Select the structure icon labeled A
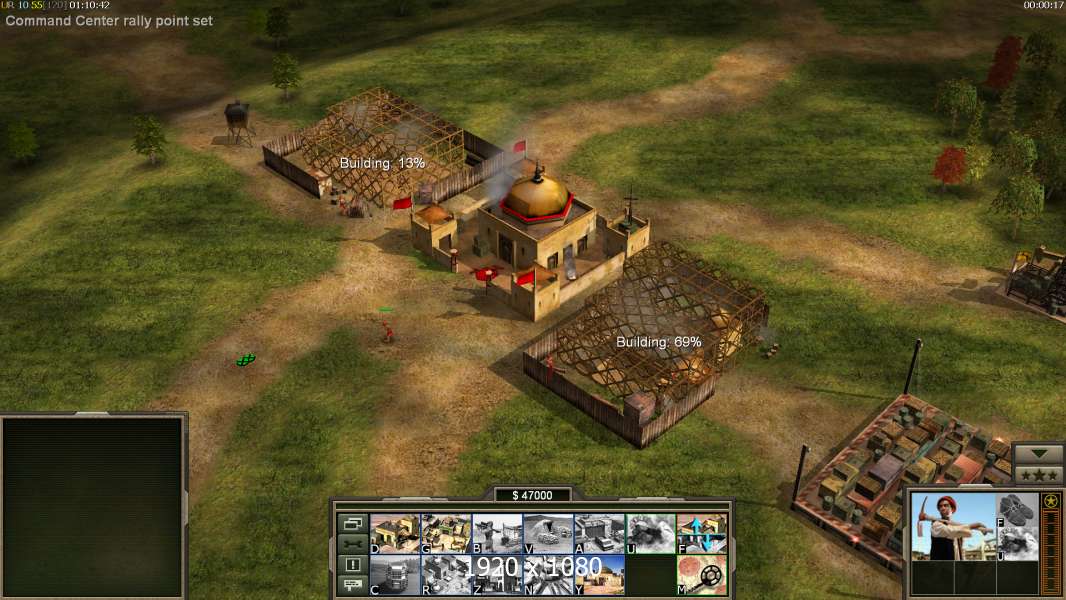Screen dimensions: 1066x600 click(599, 534)
